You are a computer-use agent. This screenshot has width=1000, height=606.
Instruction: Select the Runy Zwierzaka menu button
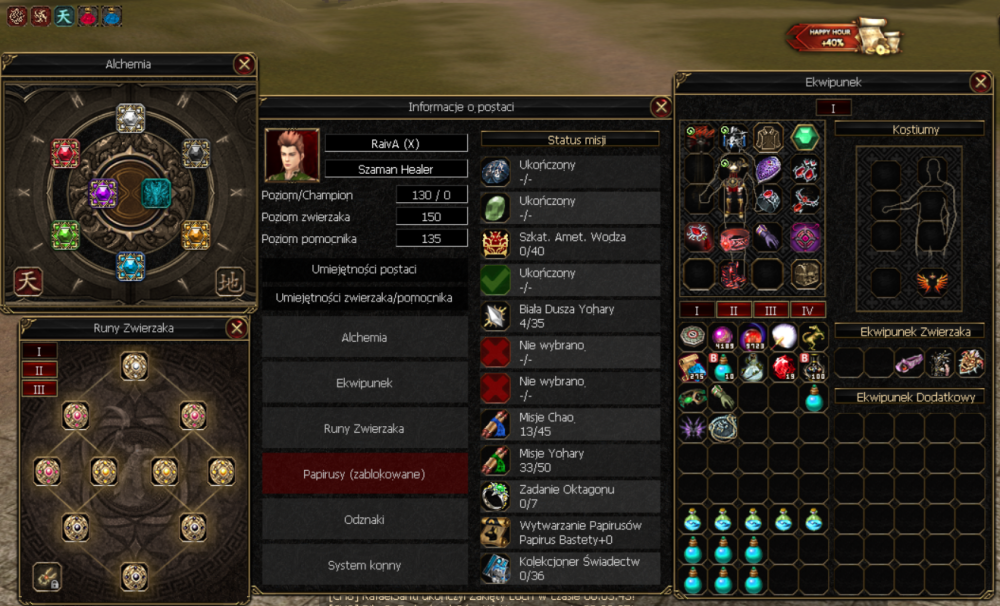point(364,428)
